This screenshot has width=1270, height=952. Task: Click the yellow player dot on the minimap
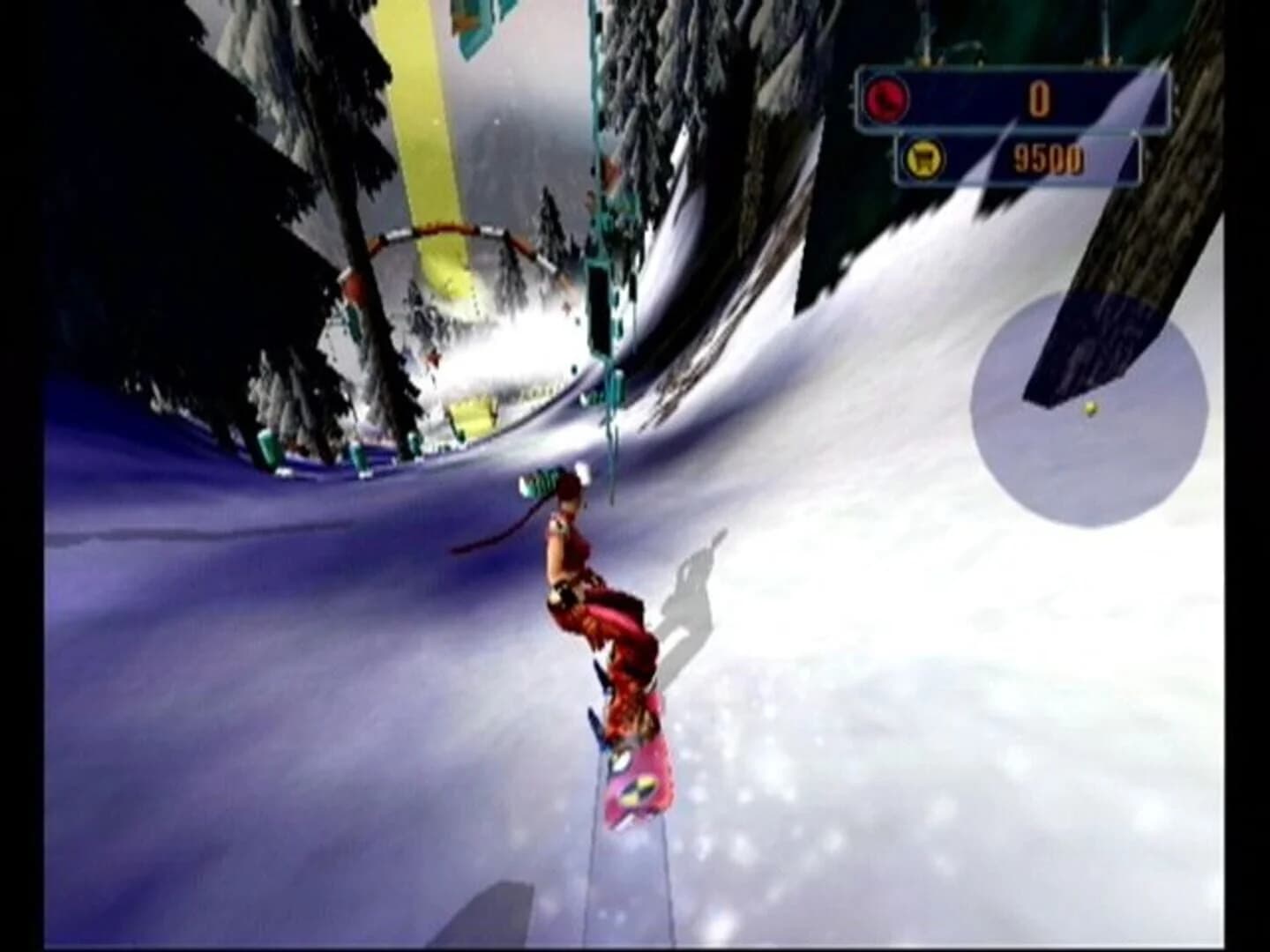1089,407
